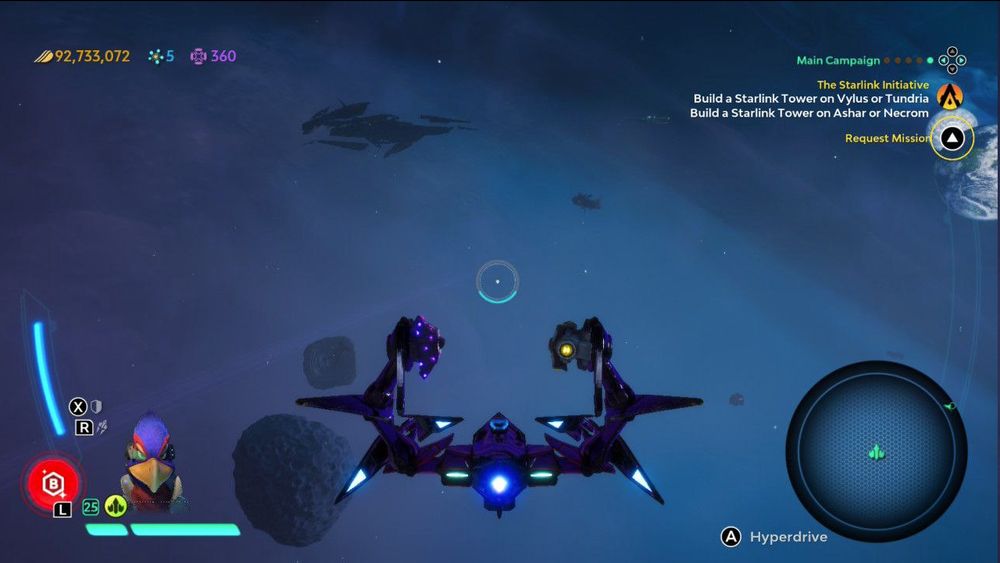Click the green ship marker on the radar
Image resolution: width=1000 pixels, height=563 pixels.
click(x=877, y=452)
